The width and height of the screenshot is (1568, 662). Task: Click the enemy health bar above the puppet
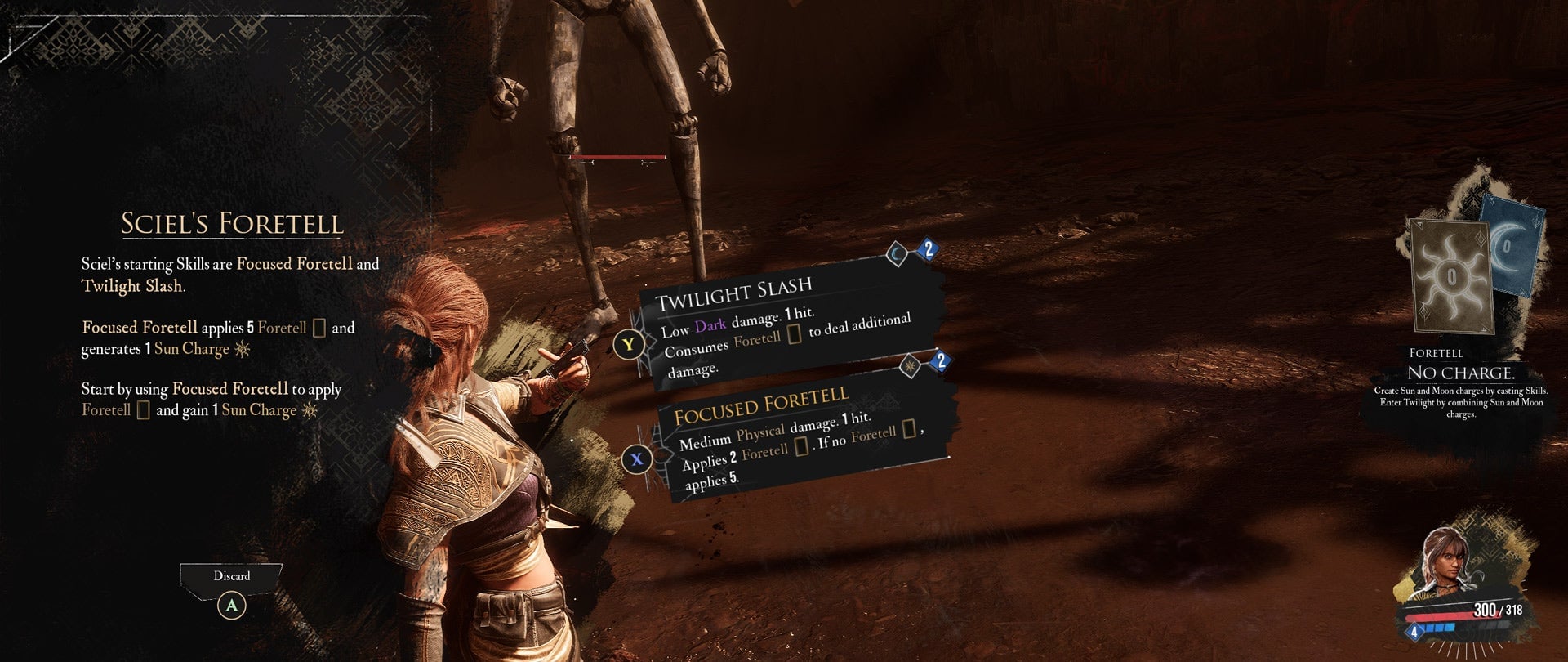[618, 155]
